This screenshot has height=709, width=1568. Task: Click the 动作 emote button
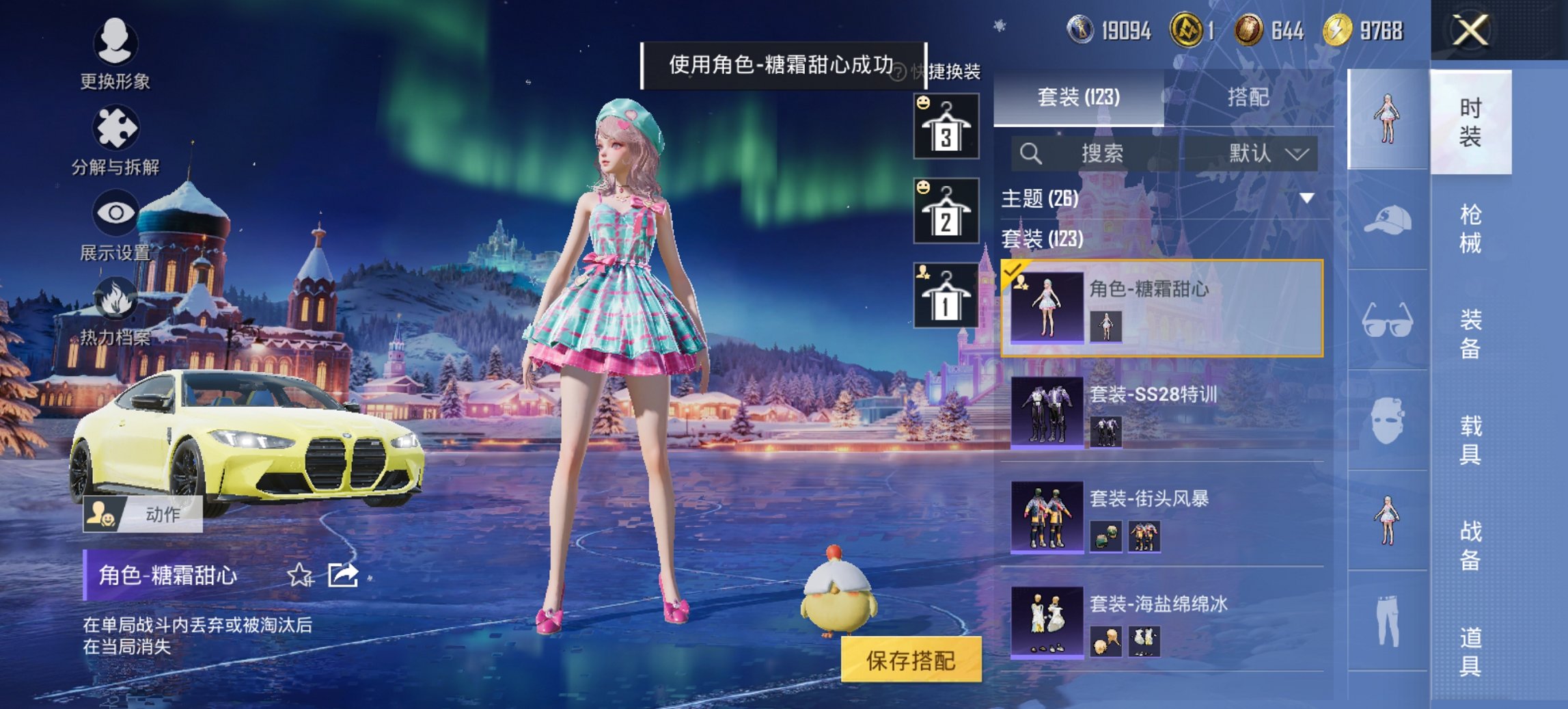coord(143,514)
